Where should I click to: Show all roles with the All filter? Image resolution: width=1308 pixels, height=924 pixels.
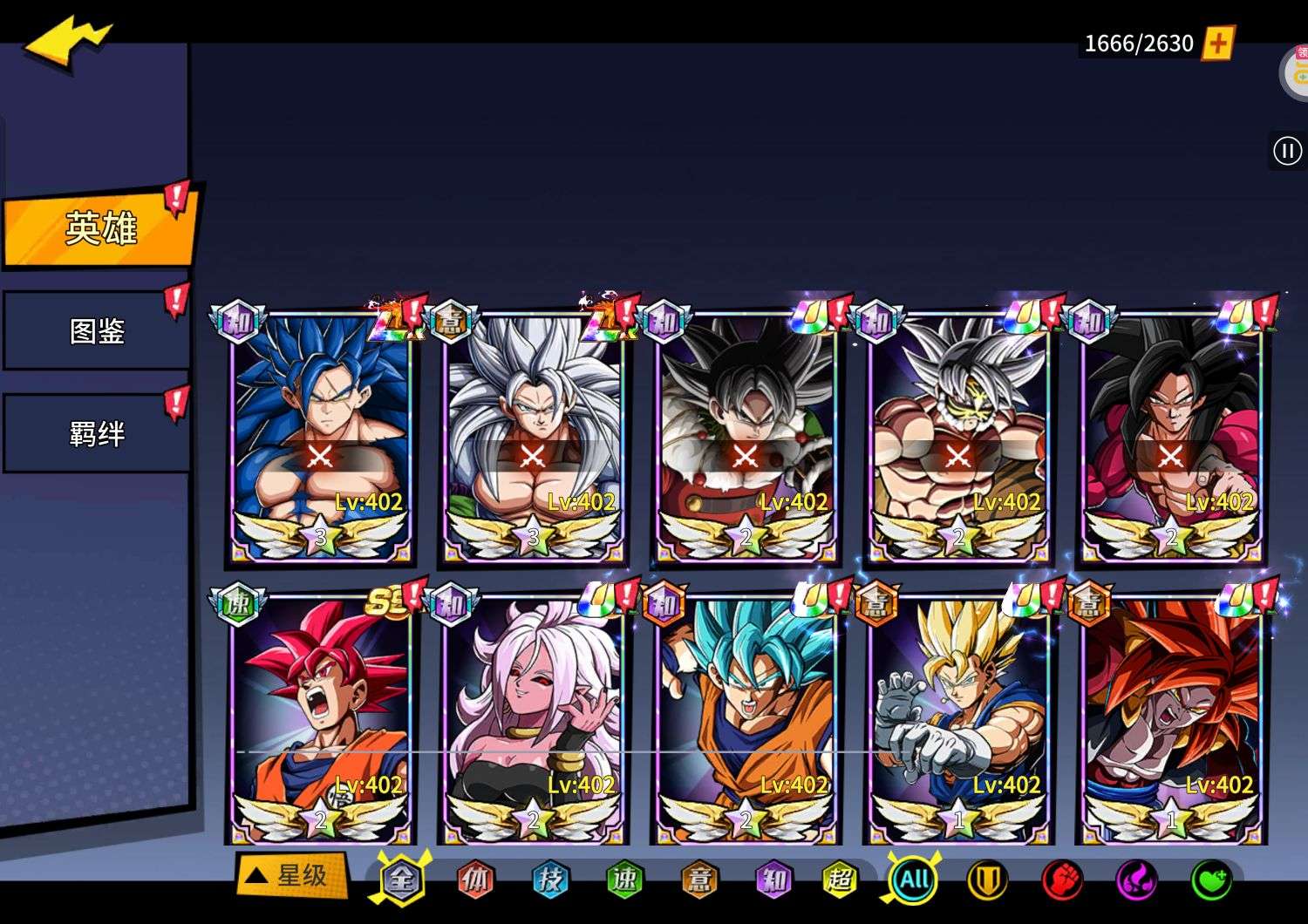(914, 880)
